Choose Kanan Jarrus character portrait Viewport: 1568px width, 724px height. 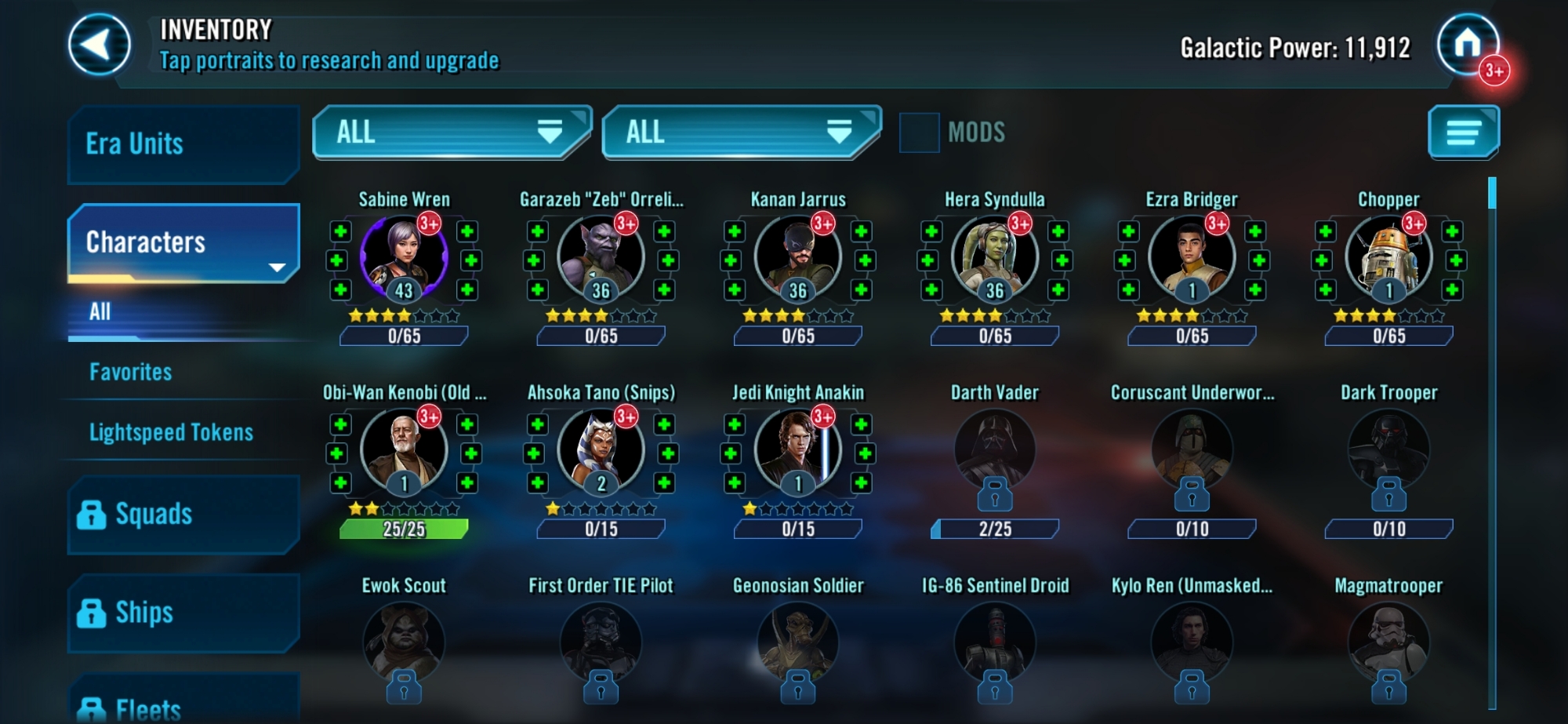click(x=798, y=257)
